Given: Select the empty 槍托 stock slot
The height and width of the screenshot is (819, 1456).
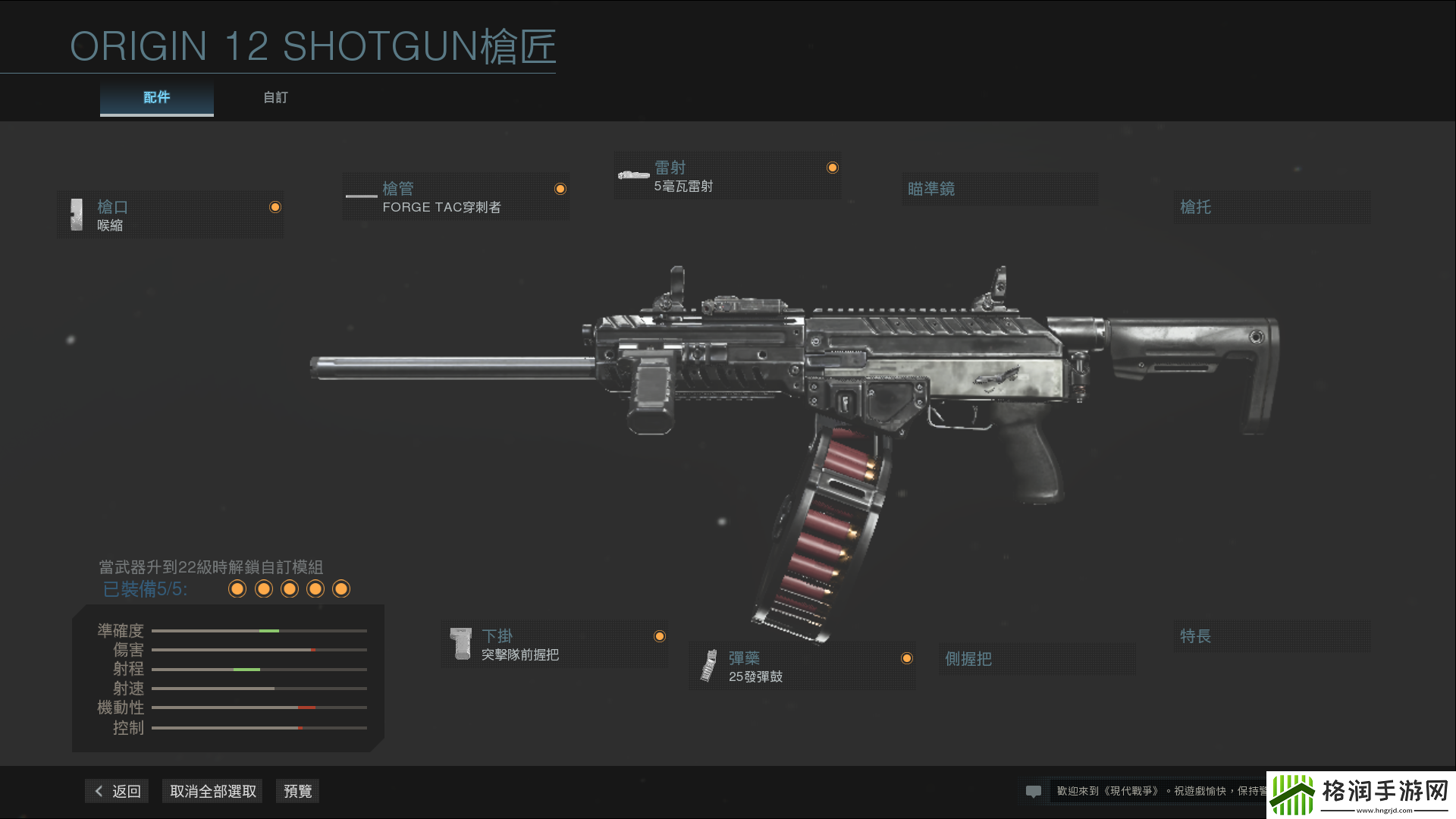Looking at the screenshot, I should 1271,207.
